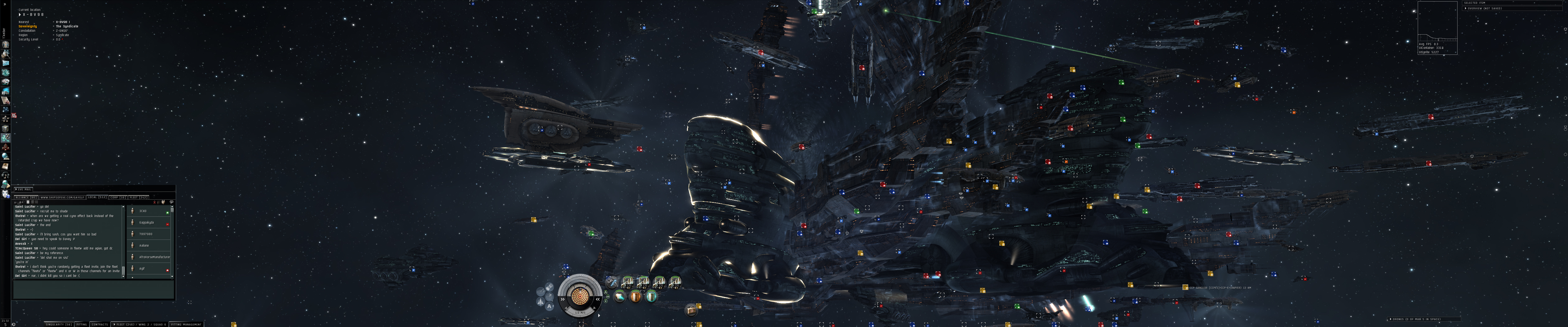
Task: Open the Fitting Management window button
Action: (186, 325)
